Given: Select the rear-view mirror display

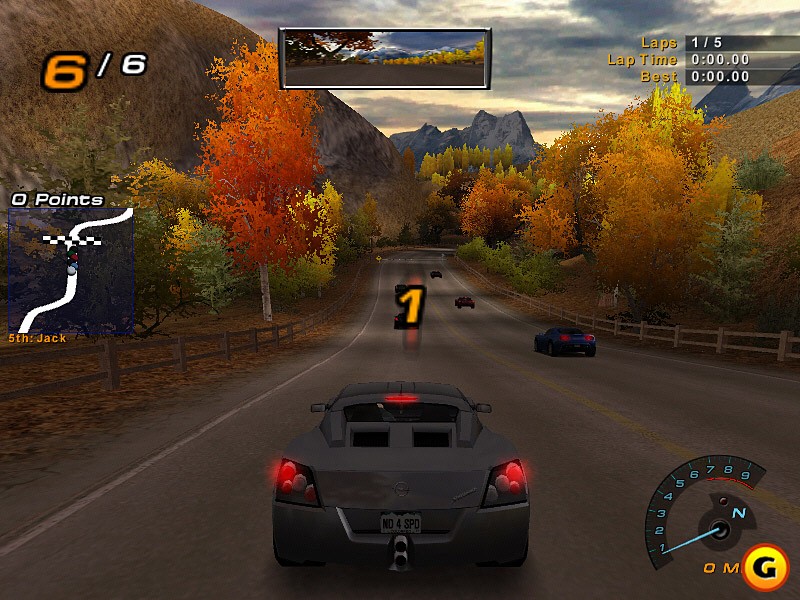Looking at the screenshot, I should [x=385, y=58].
